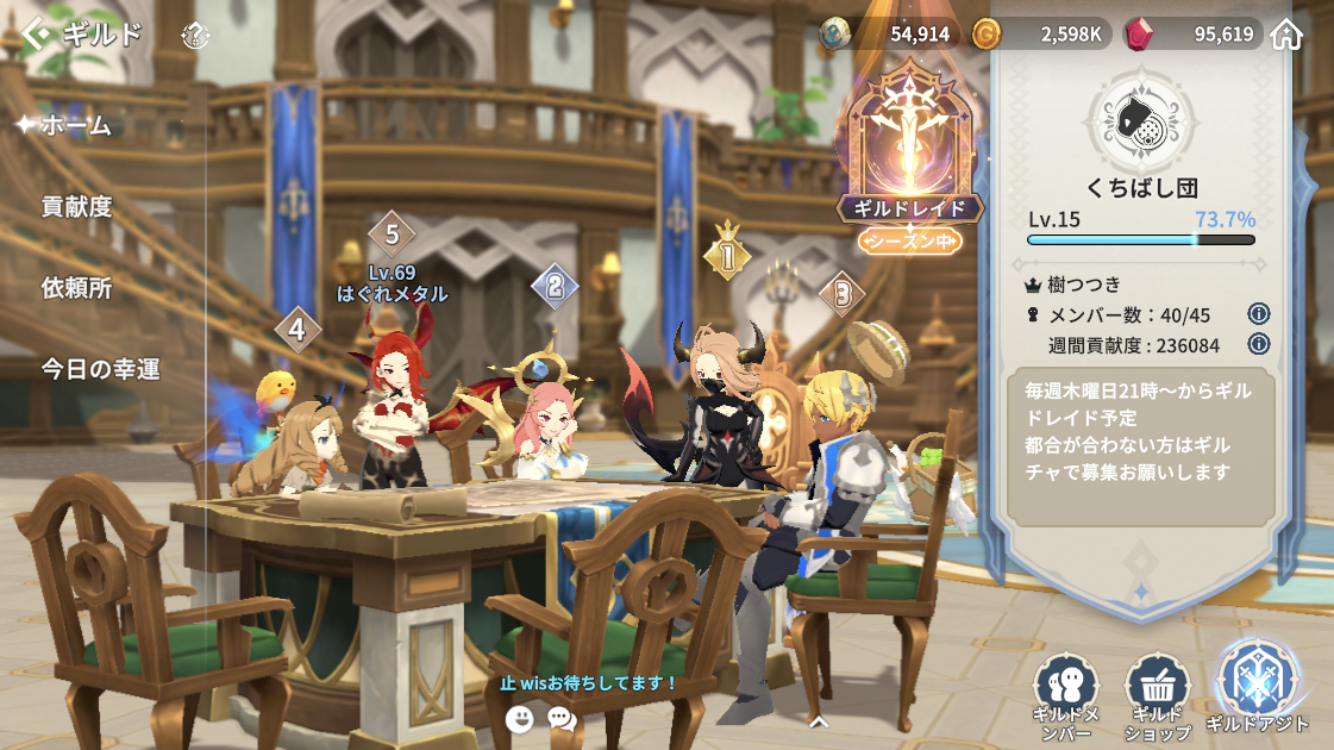1334x750 pixels.
Task: Go to the ギルドアジト
Action: click(x=1256, y=686)
